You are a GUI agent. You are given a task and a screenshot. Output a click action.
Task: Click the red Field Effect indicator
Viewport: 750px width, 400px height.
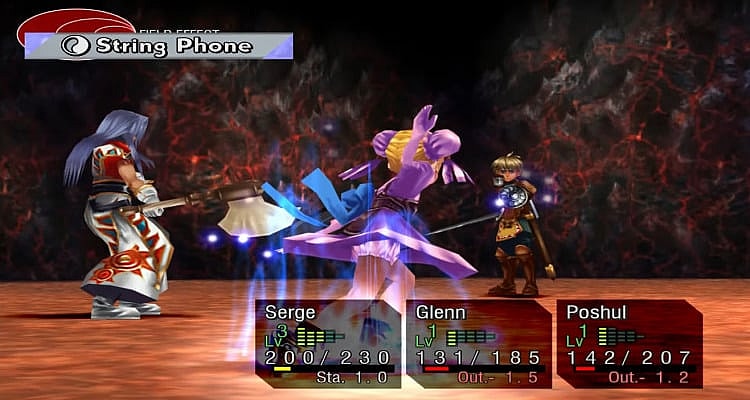(x=75, y=22)
